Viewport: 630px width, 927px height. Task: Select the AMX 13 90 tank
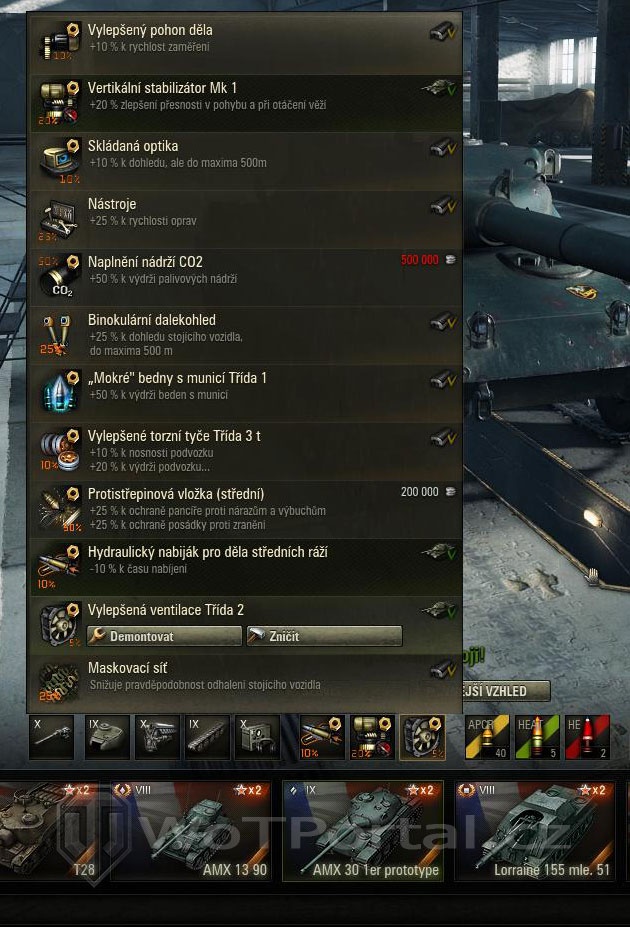click(x=190, y=830)
